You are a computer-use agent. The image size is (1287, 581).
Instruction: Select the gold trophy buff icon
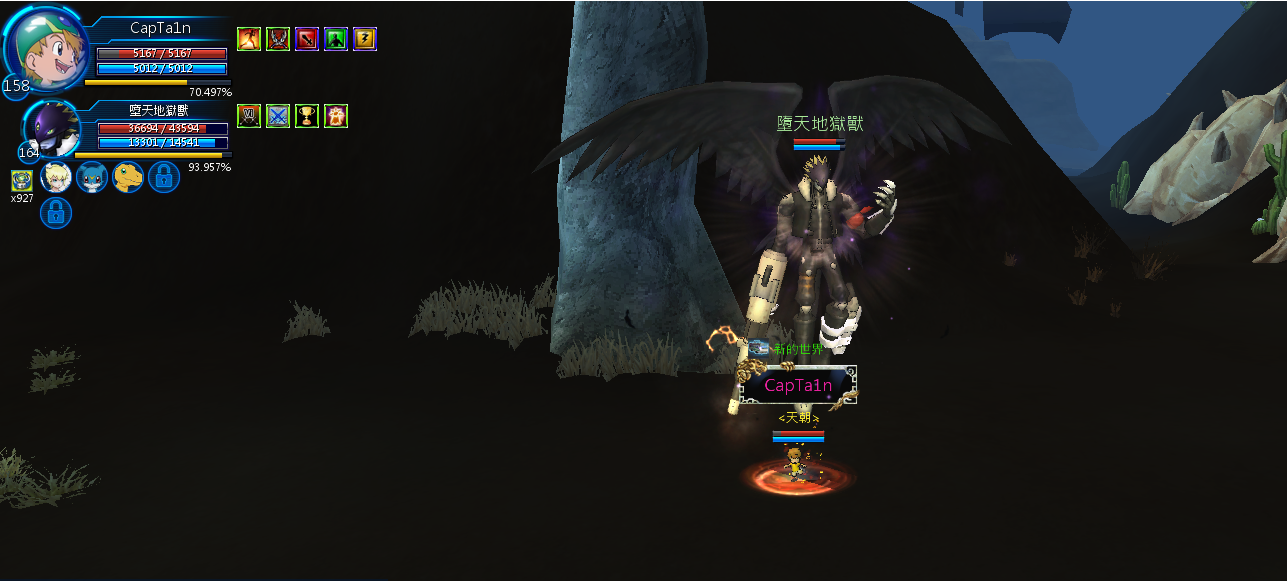pos(306,116)
